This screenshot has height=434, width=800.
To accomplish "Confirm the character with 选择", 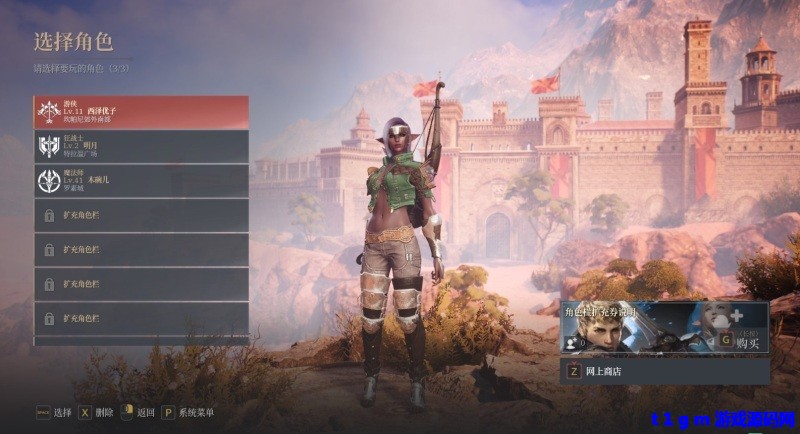I will pyautogui.click(x=54, y=412).
